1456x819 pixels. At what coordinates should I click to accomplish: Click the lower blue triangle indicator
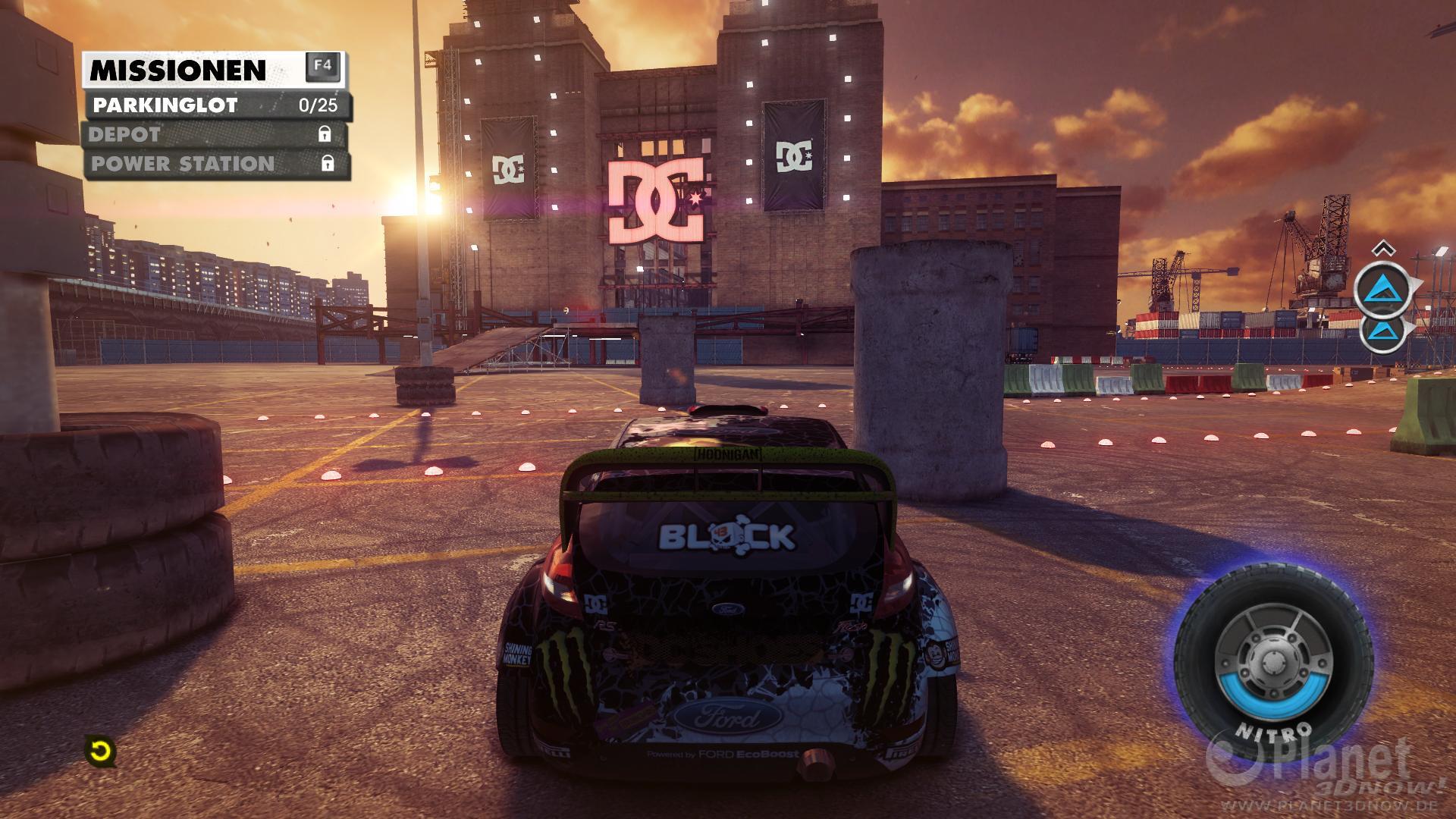click(1383, 330)
